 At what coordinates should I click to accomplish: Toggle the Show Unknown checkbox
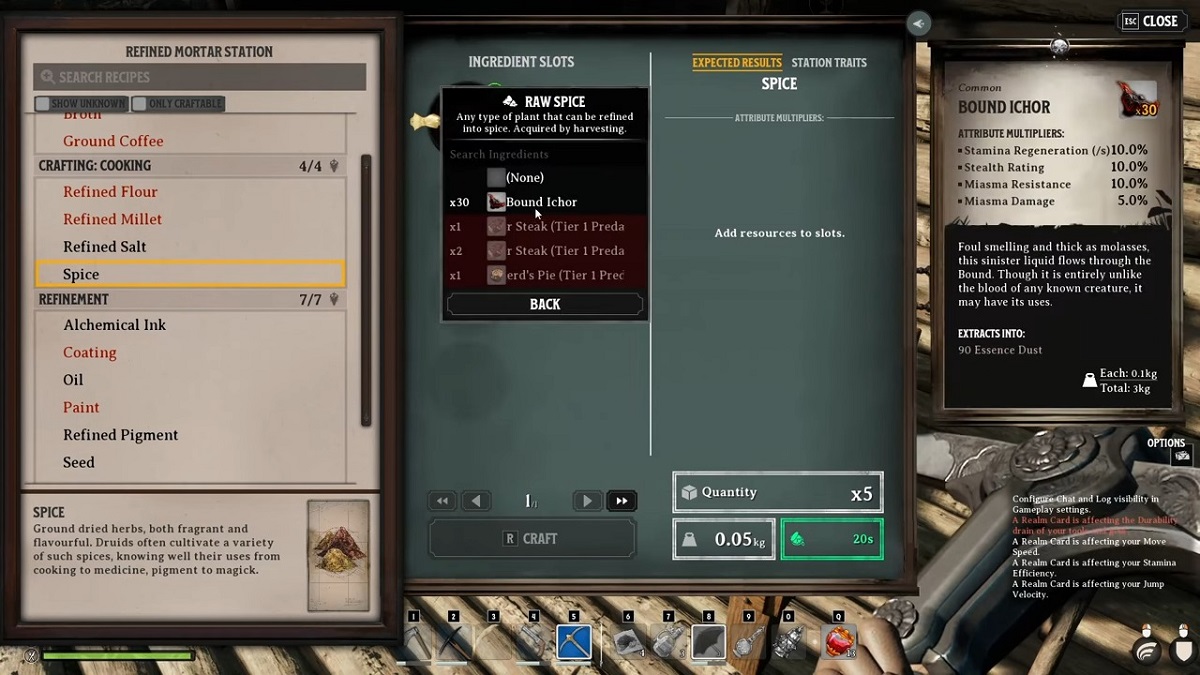pos(42,103)
